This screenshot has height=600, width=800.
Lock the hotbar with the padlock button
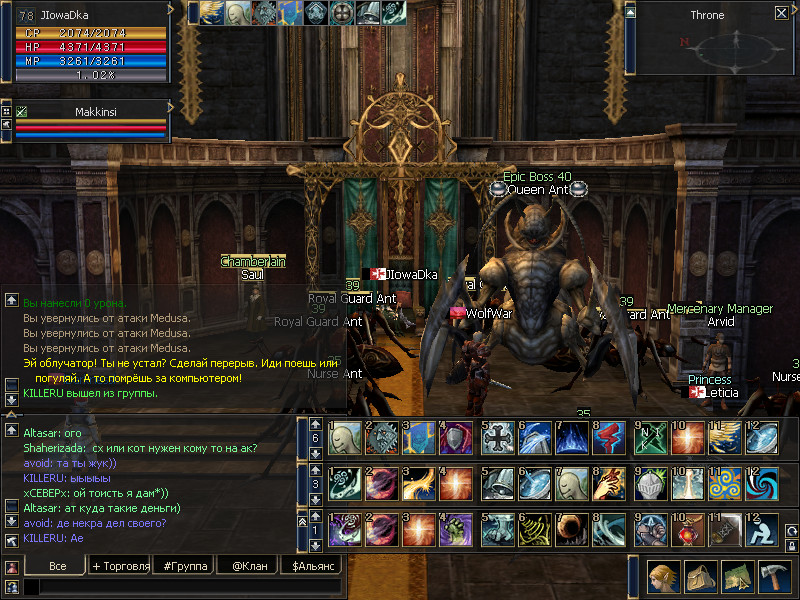(792, 546)
